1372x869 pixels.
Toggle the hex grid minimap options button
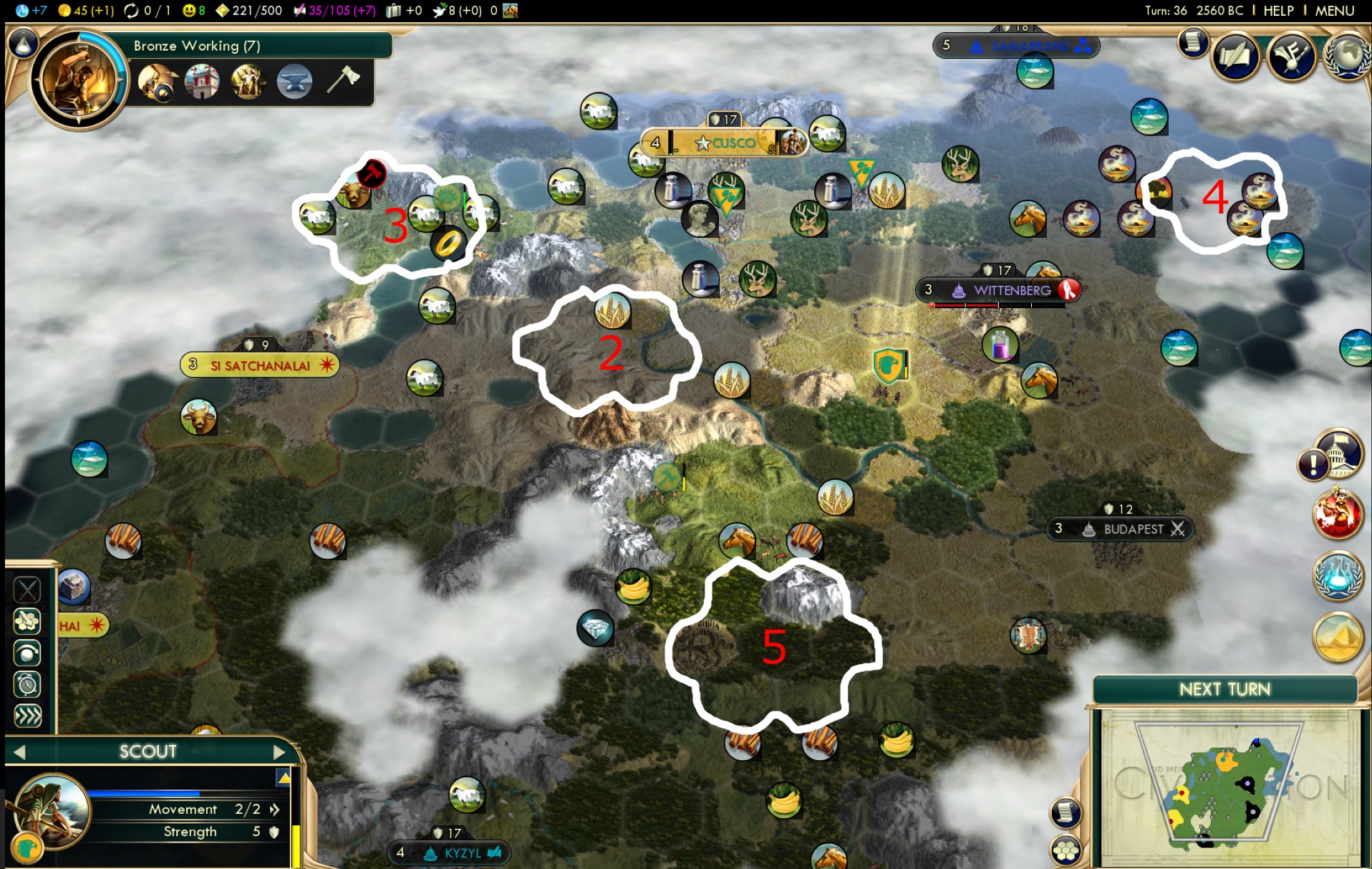1066,850
